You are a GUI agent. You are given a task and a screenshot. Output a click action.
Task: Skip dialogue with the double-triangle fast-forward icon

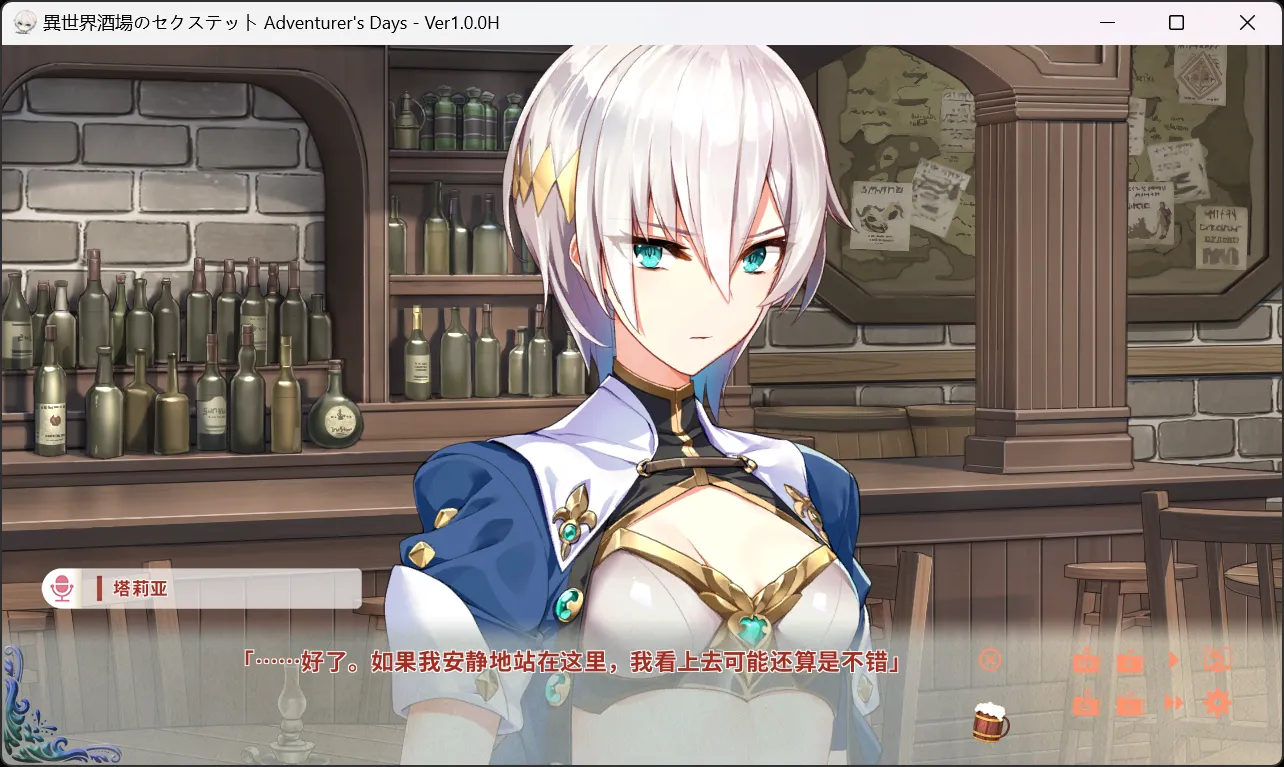(x=1174, y=703)
